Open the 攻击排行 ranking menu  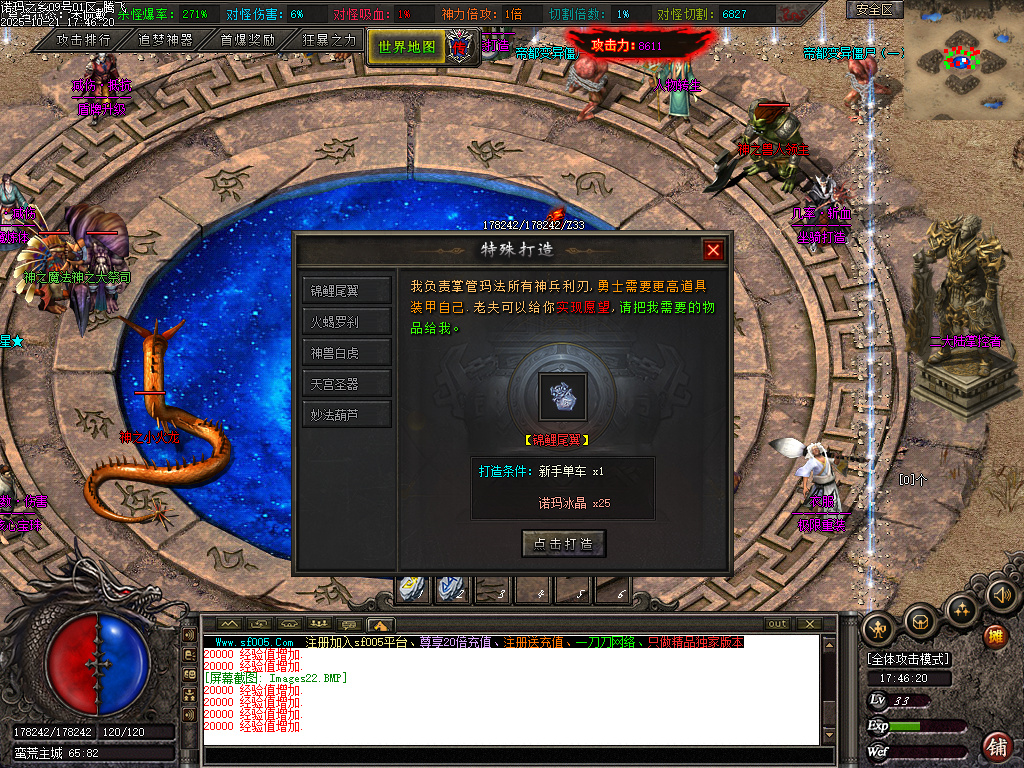click(83, 40)
